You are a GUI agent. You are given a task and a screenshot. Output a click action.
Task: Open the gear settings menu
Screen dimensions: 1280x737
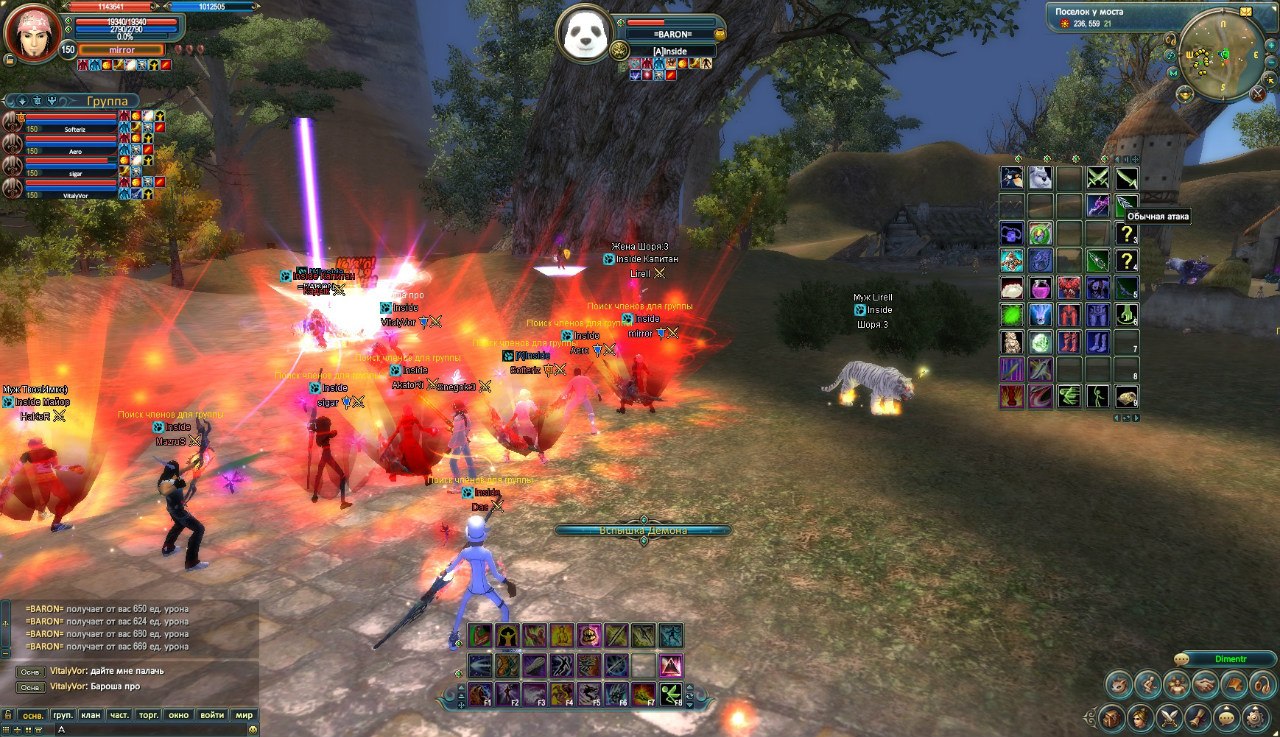coord(1256,717)
